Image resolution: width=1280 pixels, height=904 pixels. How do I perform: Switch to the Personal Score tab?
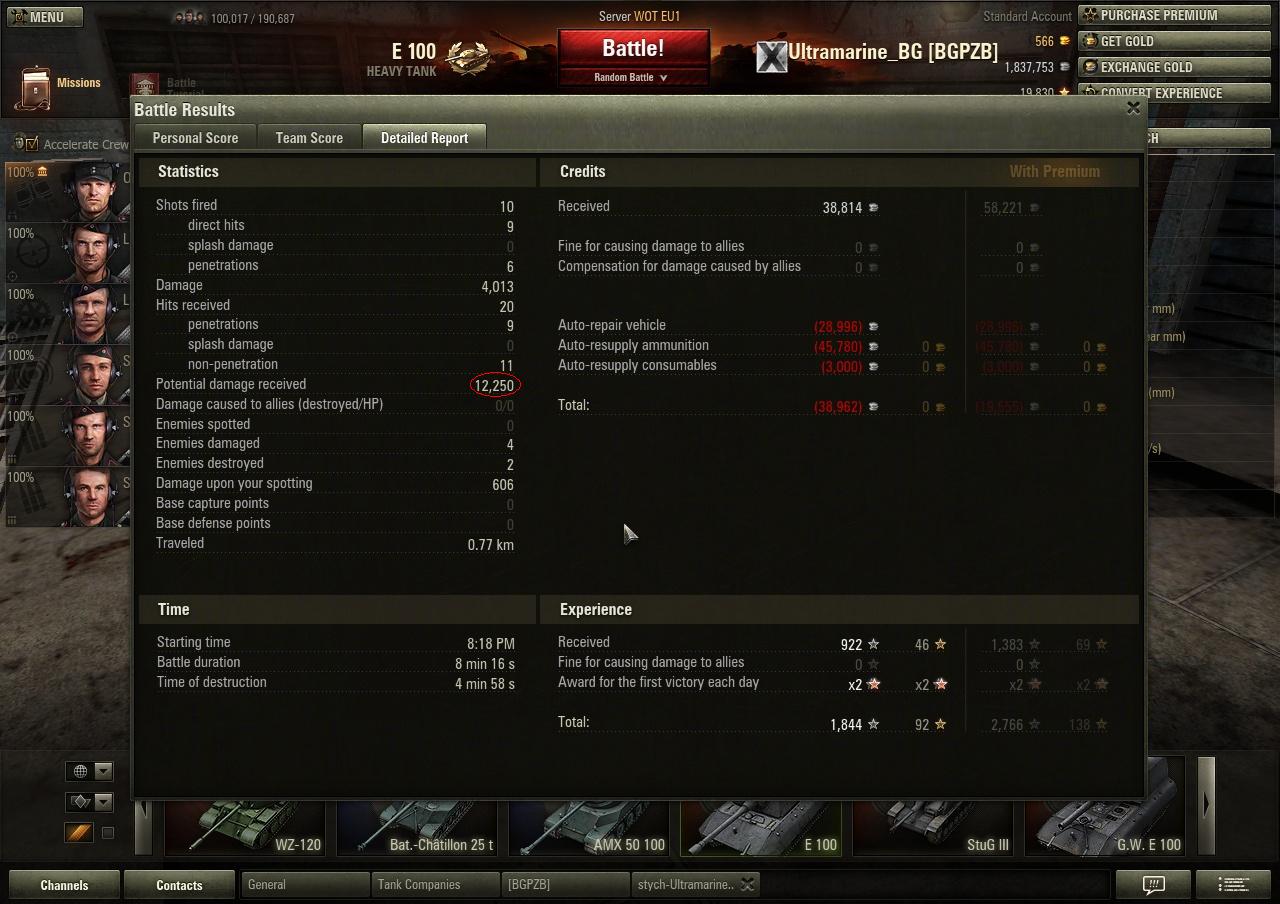coord(195,138)
